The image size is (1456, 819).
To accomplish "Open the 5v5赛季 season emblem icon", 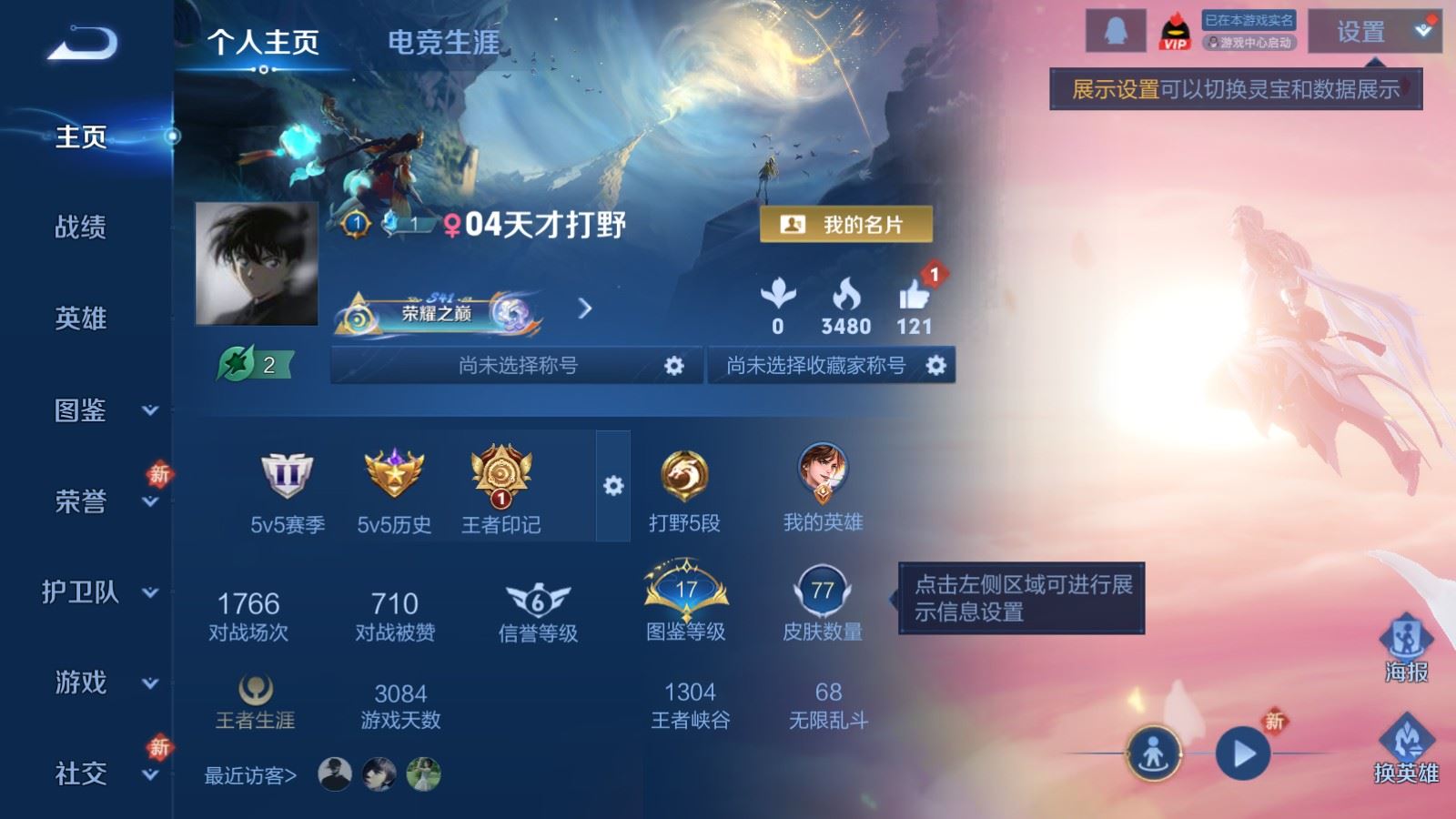I will (287, 475).
